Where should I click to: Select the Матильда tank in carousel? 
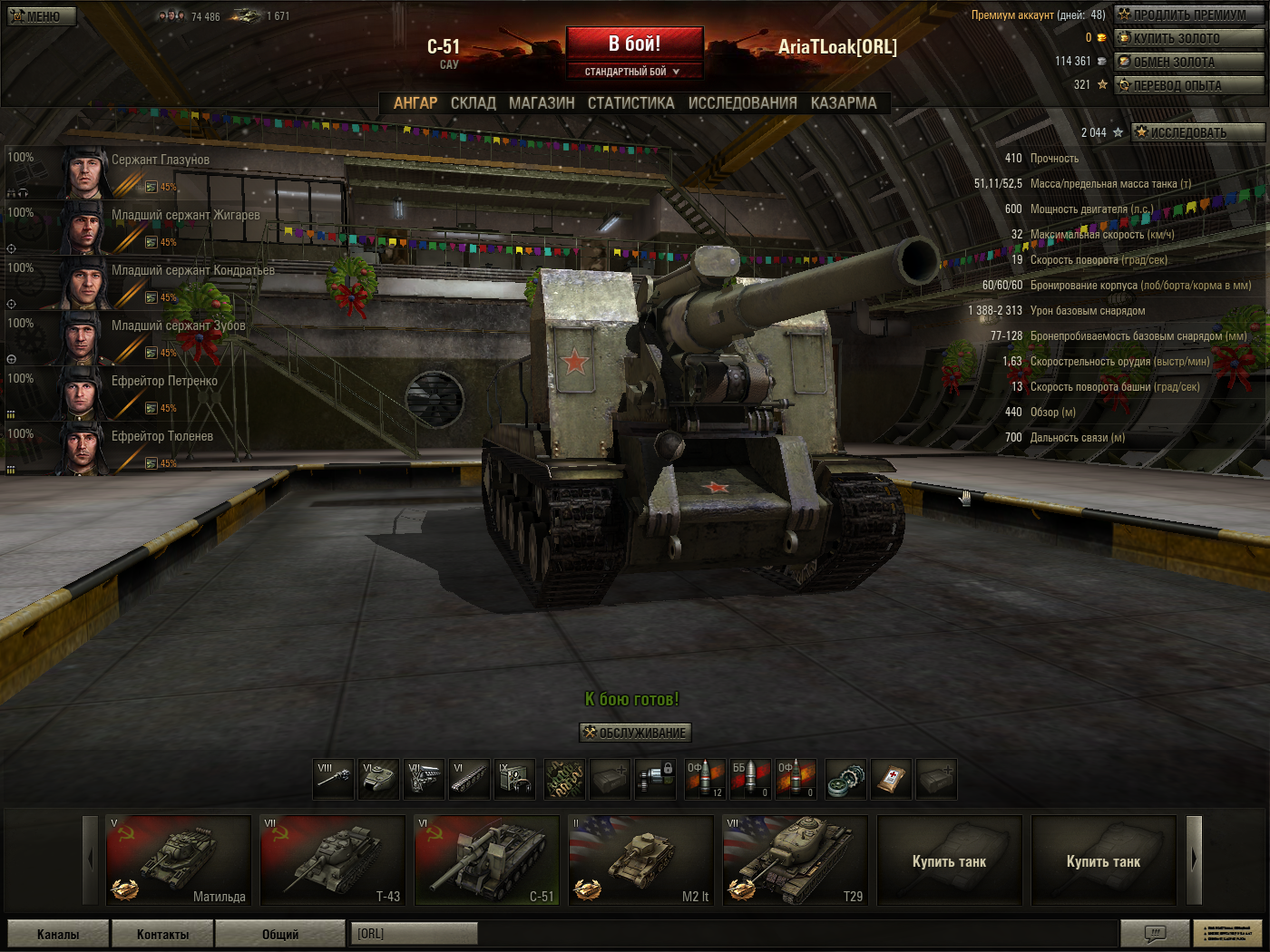(179, 860)
